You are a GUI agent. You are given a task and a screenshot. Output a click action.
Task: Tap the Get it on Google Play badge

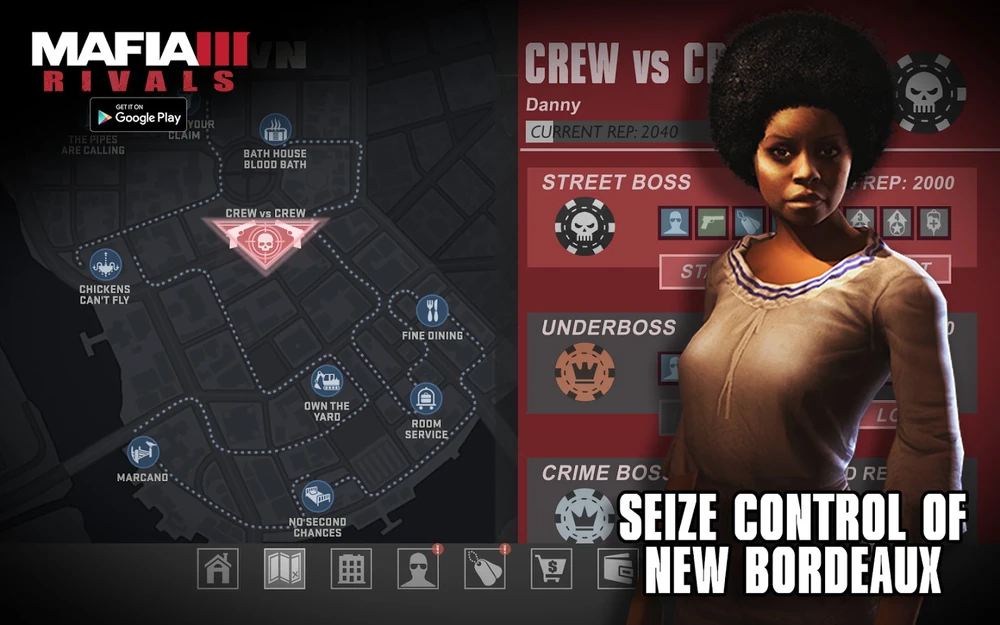click(x=138, y=114)
